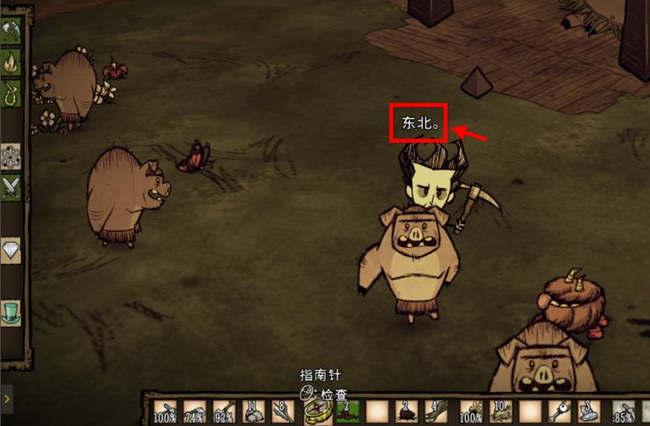Image resolution: width=650 pixels, height=426 pixels.
Task: Open the Tools crafting tab
Action: [x=11, y=33]
